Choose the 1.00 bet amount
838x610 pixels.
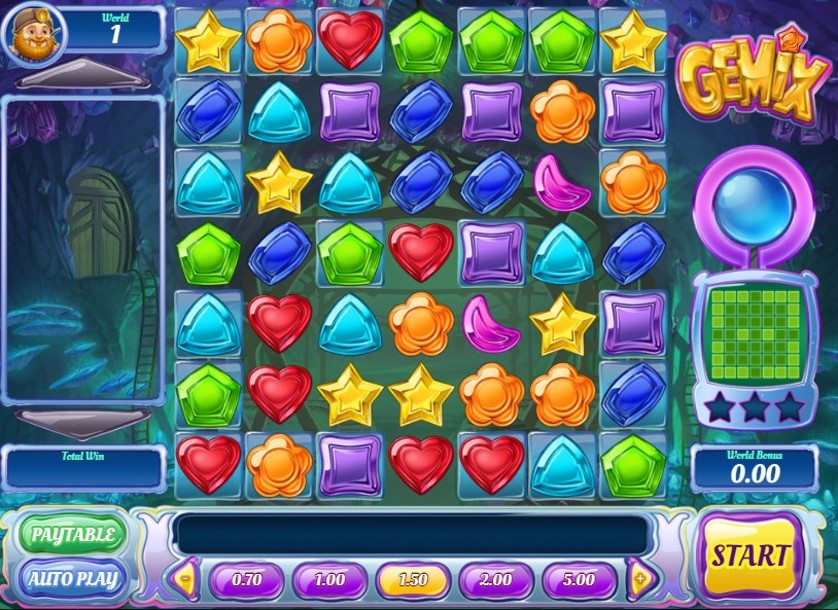click(x=329, y=579)
